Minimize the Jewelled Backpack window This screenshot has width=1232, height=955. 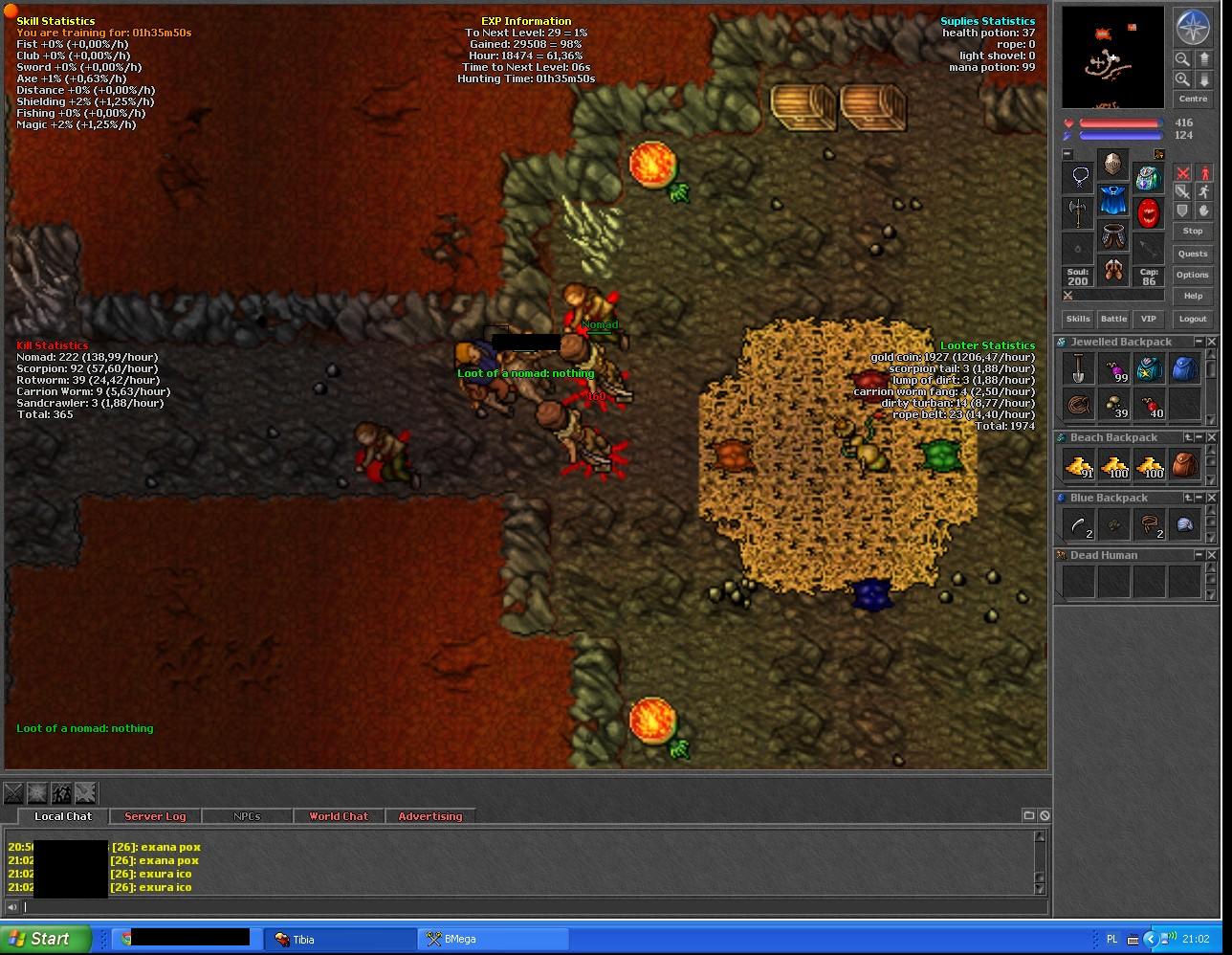pos(1199,342)
